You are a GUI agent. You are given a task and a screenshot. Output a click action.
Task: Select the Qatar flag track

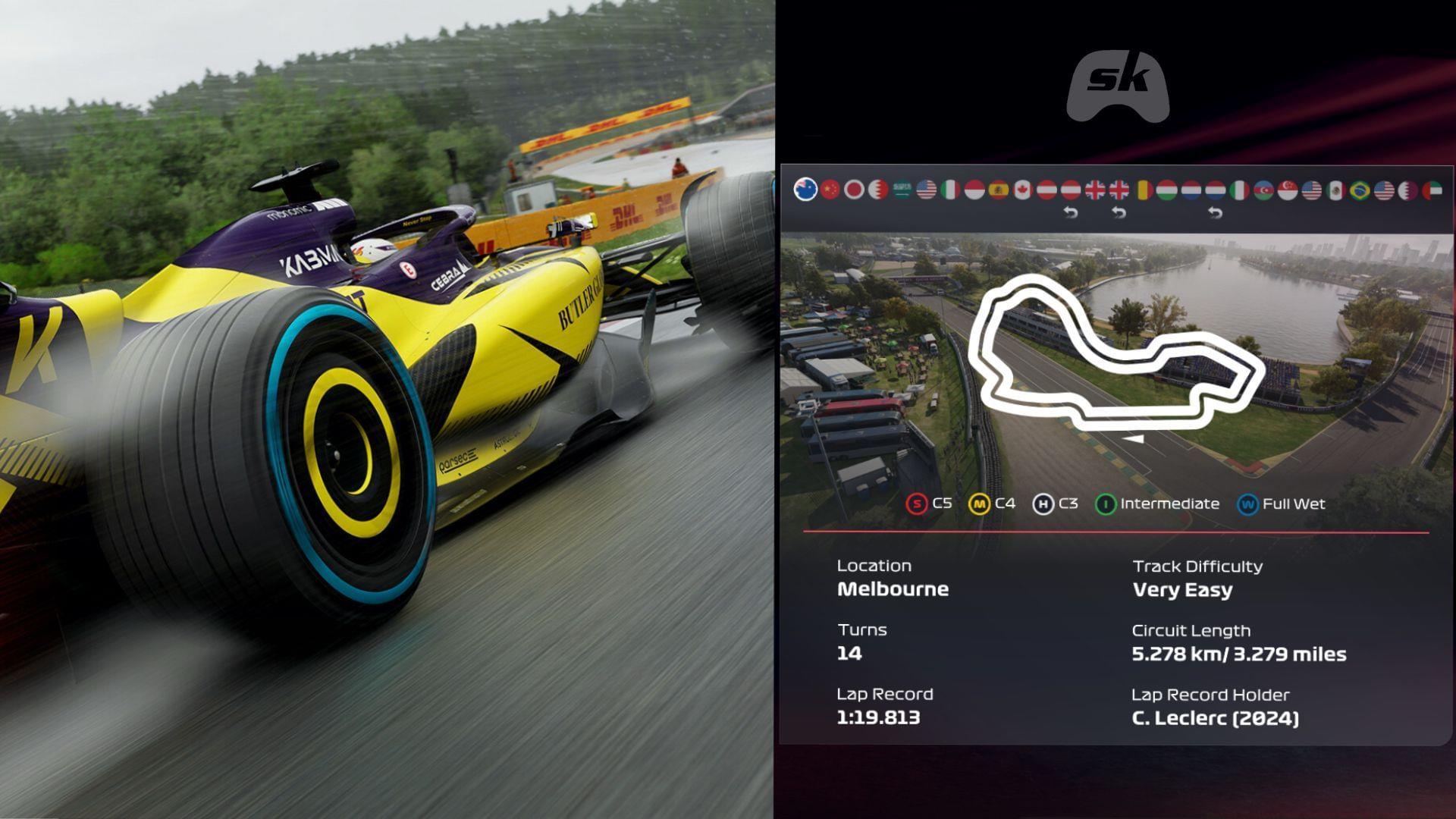[1408, 190]
